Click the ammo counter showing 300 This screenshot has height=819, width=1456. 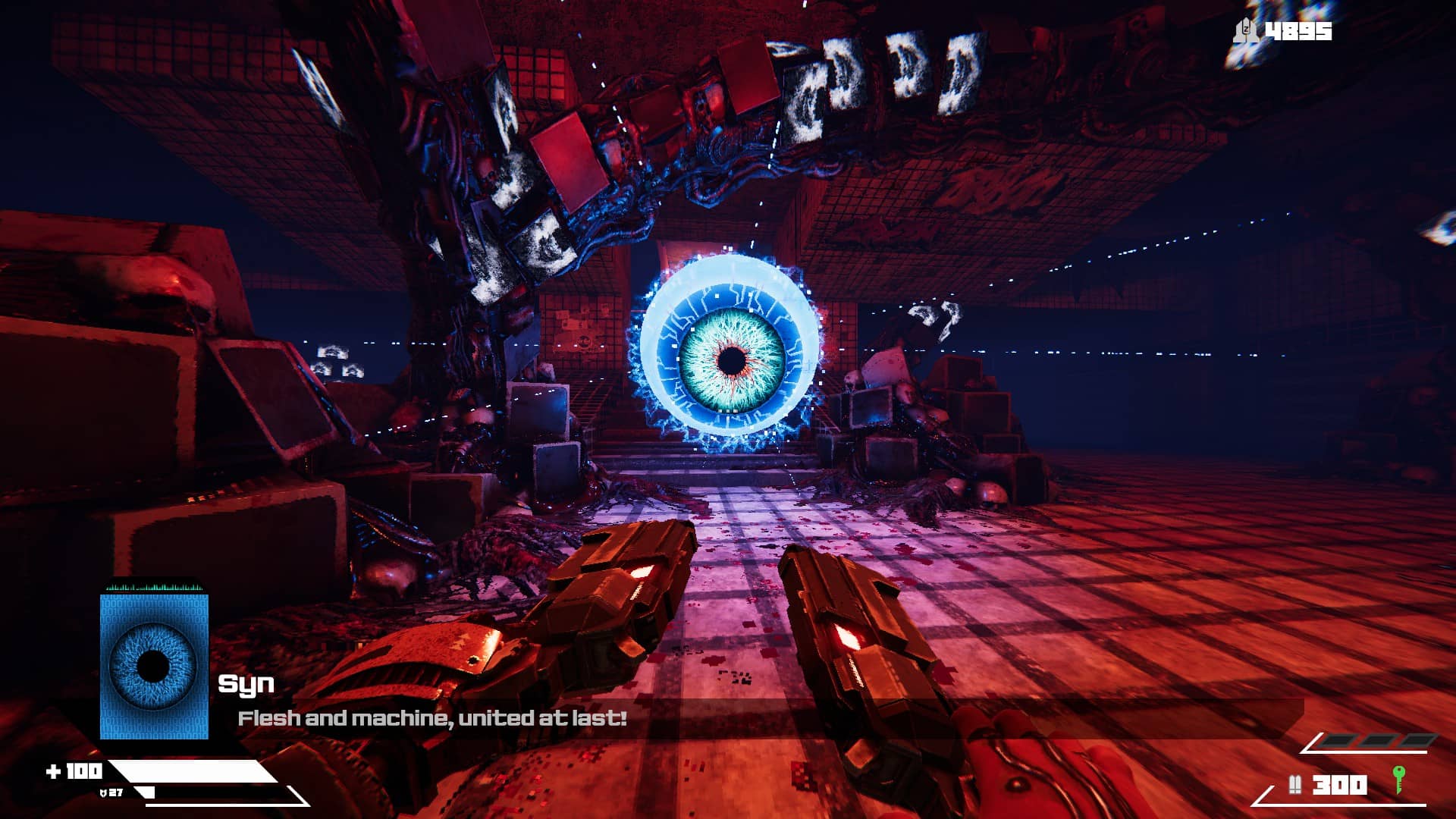click(x=1338, y=783)
